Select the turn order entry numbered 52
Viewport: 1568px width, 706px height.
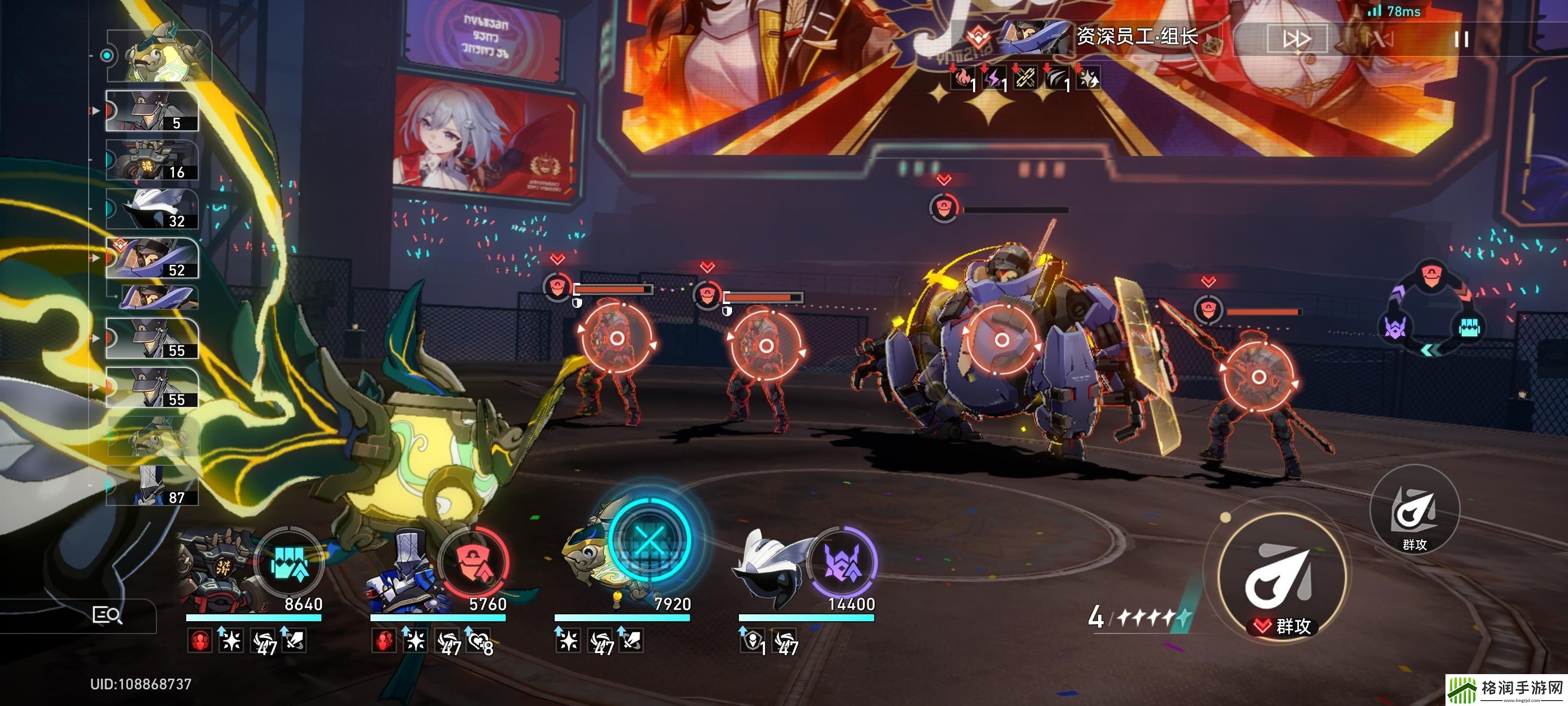pyautogui.click(x=152, y=258)
